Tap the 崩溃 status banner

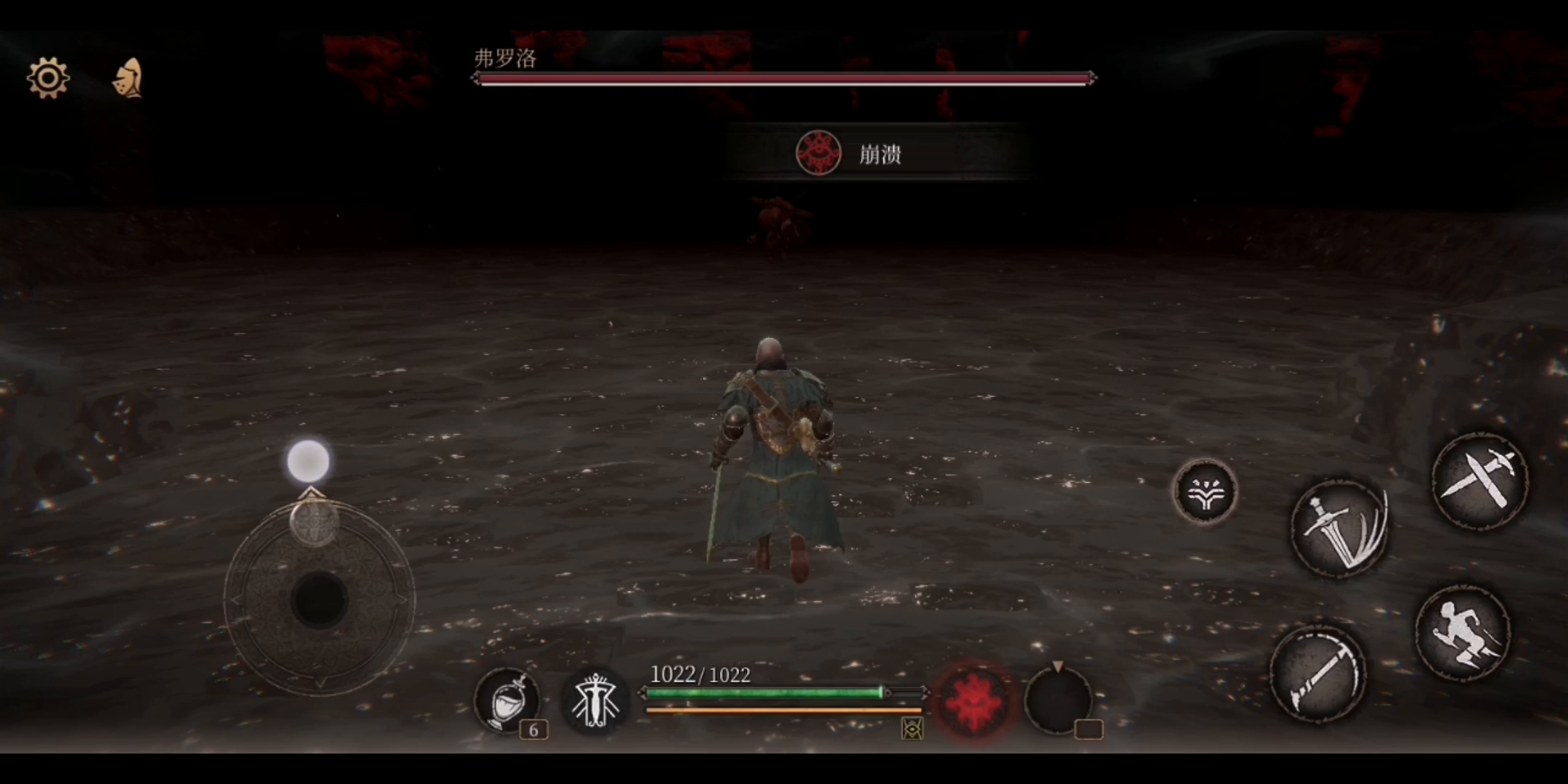[x=878, y=154]
